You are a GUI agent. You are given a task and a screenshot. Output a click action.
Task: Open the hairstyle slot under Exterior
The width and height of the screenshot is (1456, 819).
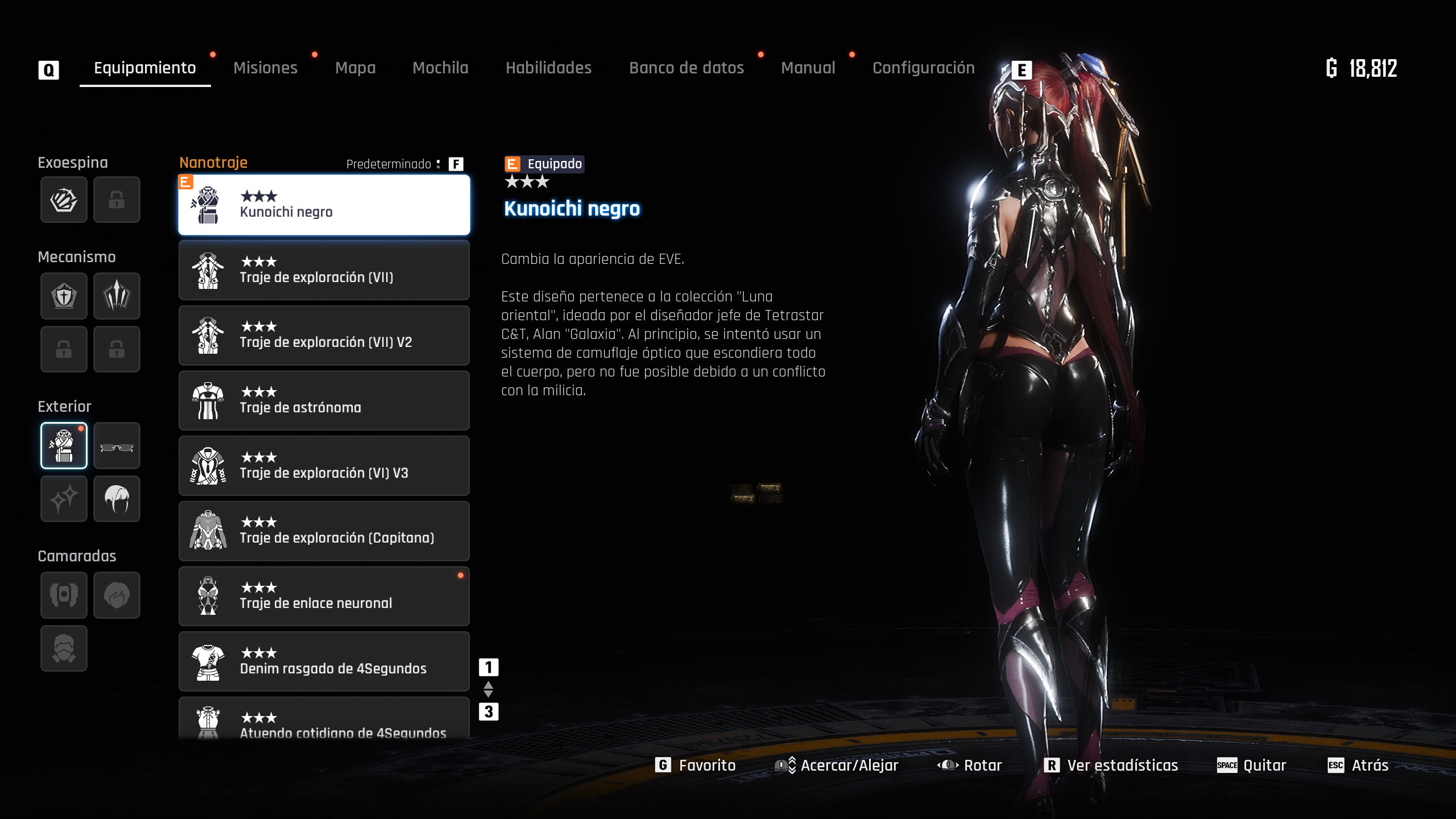pos(117,499)
